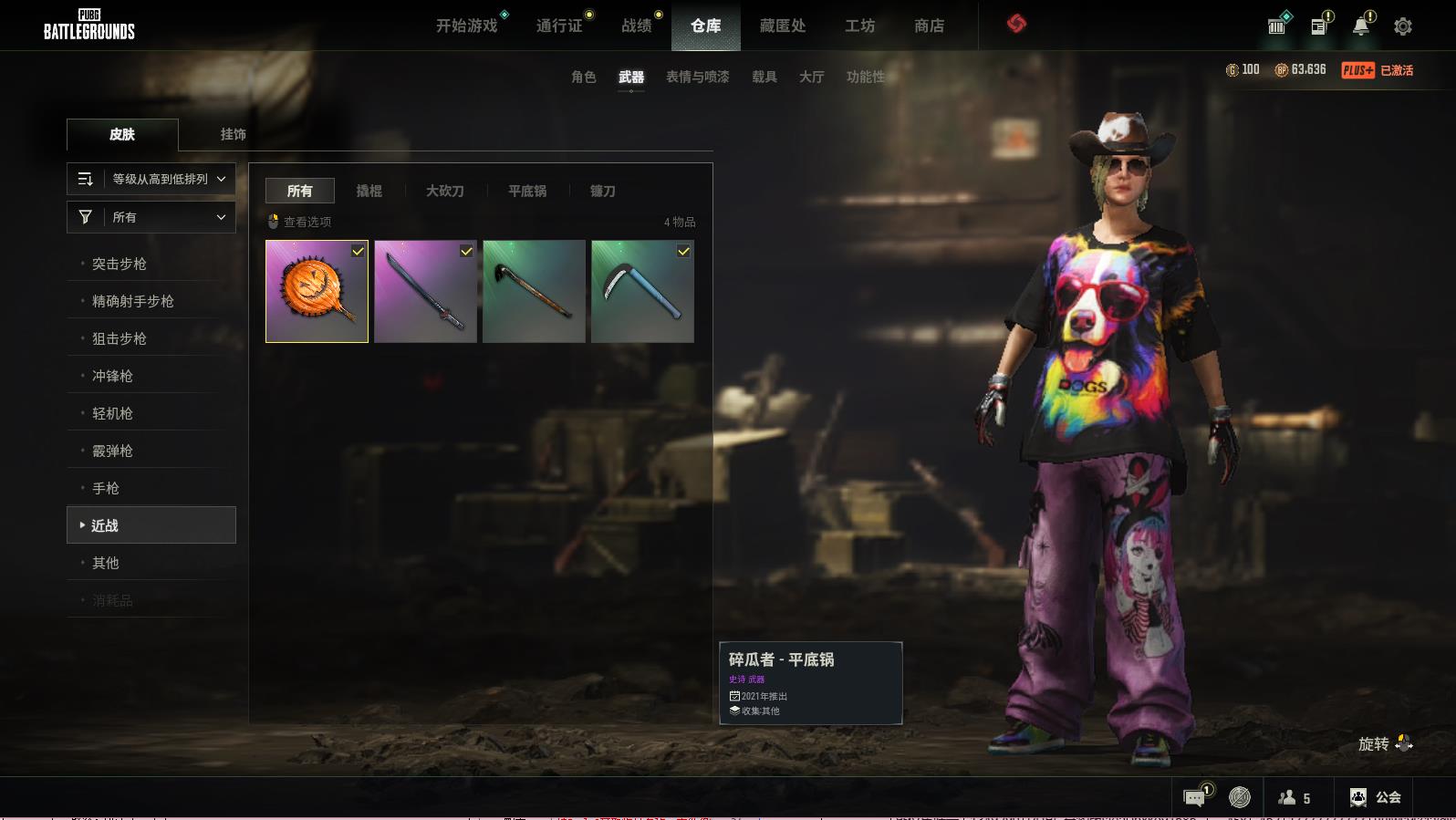Open the 等级从高到低排列 sort dropdown
This screenshot has height=820, width=1456.
click(x=151, y=179)
